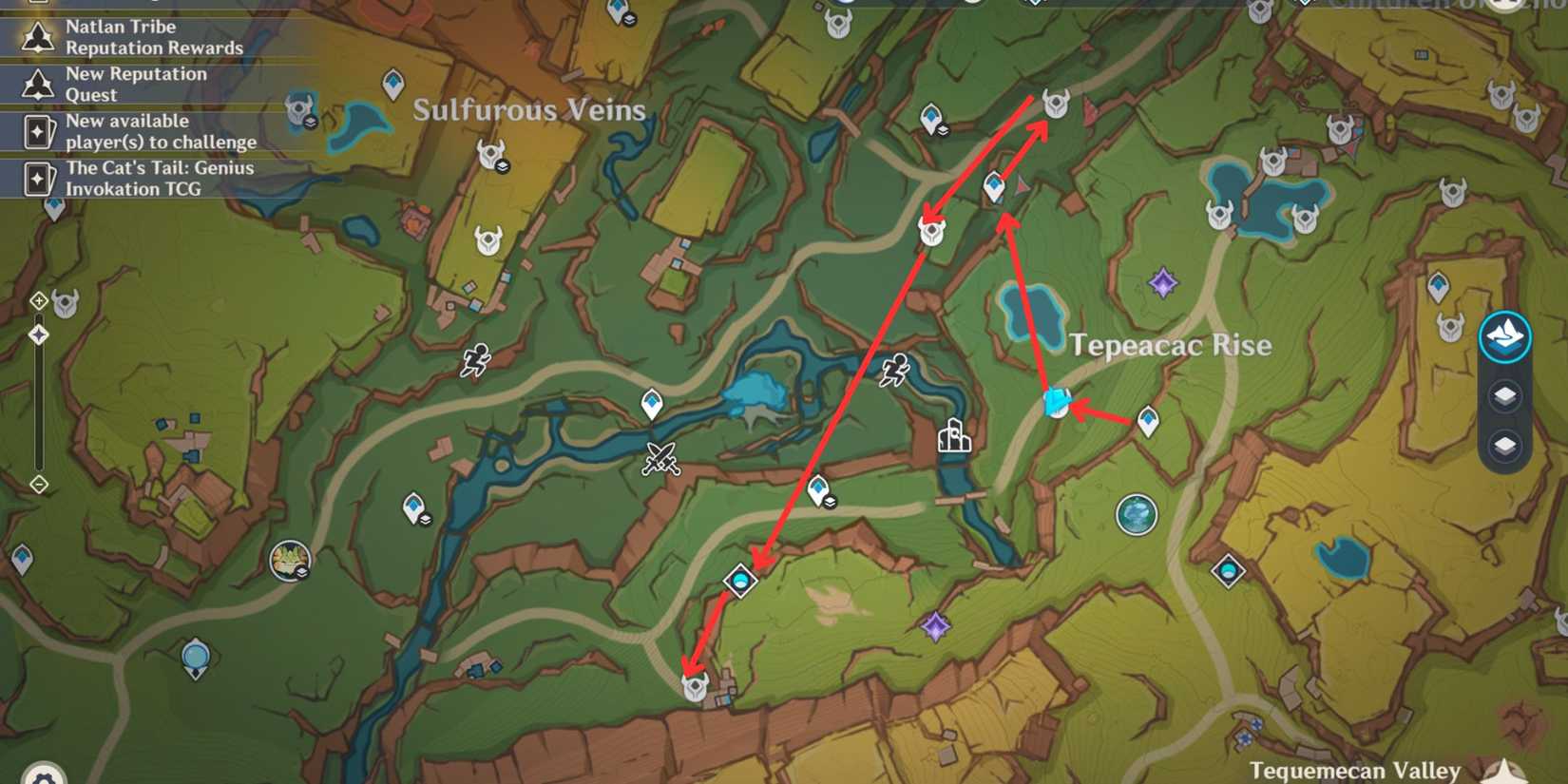
Task: Toggle the surface/underground map layer switcher
Action: click(1504, 335)
